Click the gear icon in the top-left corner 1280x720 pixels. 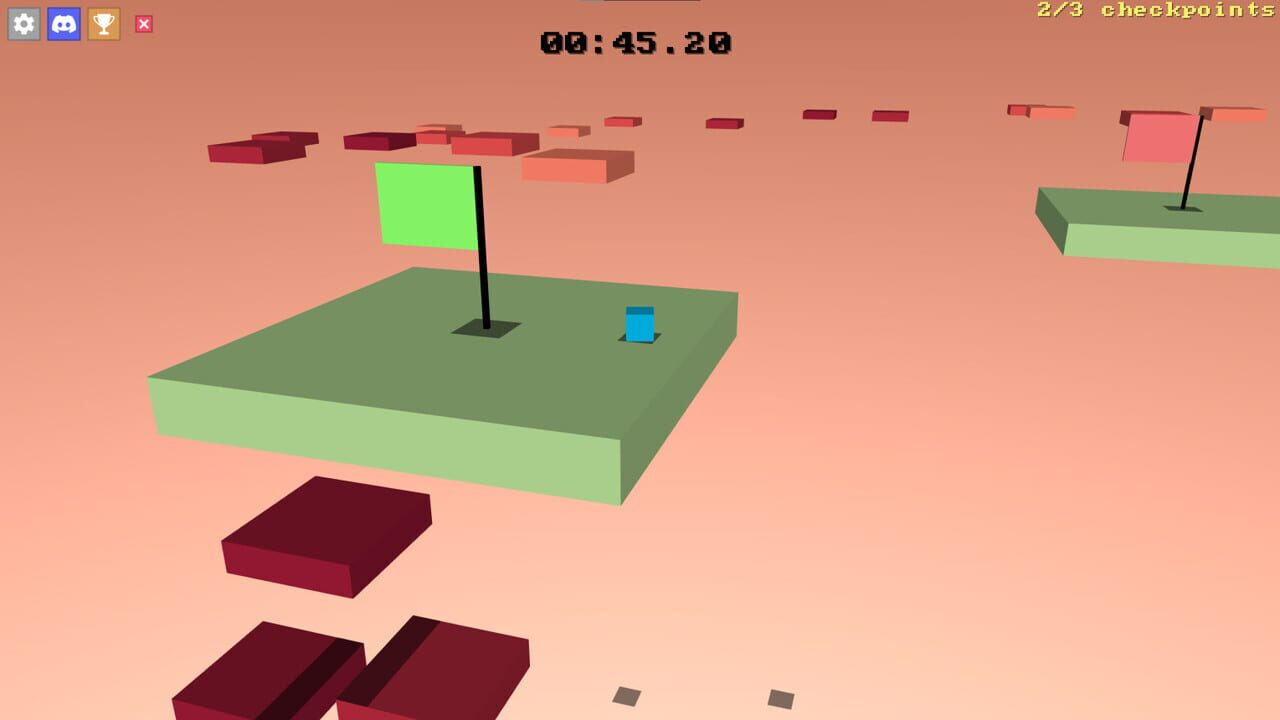click(23, 24)
